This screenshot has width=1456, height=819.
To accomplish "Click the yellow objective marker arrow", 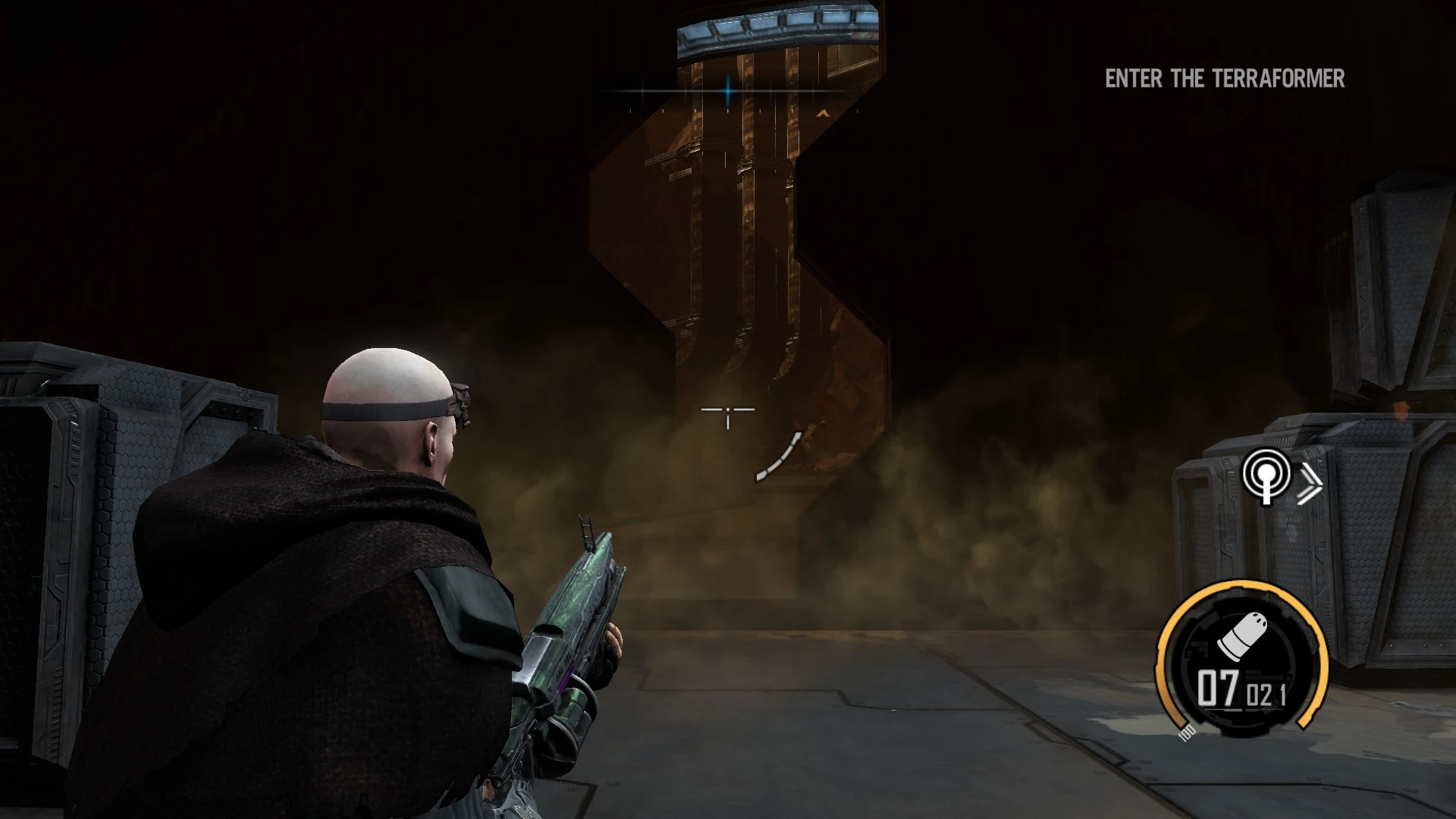I will 823,114.
